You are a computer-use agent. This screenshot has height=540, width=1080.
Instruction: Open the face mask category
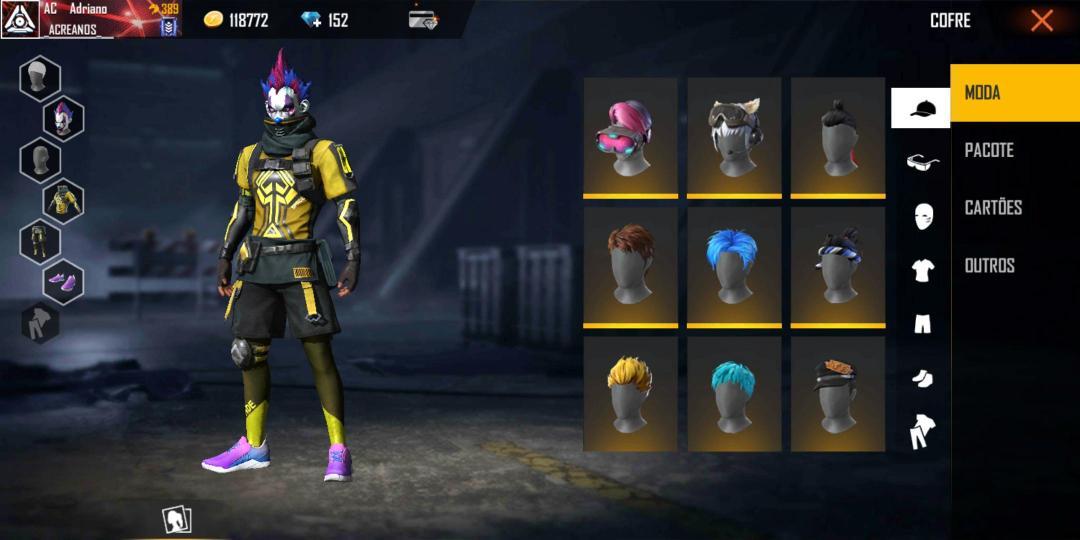(x=921, y=216)
